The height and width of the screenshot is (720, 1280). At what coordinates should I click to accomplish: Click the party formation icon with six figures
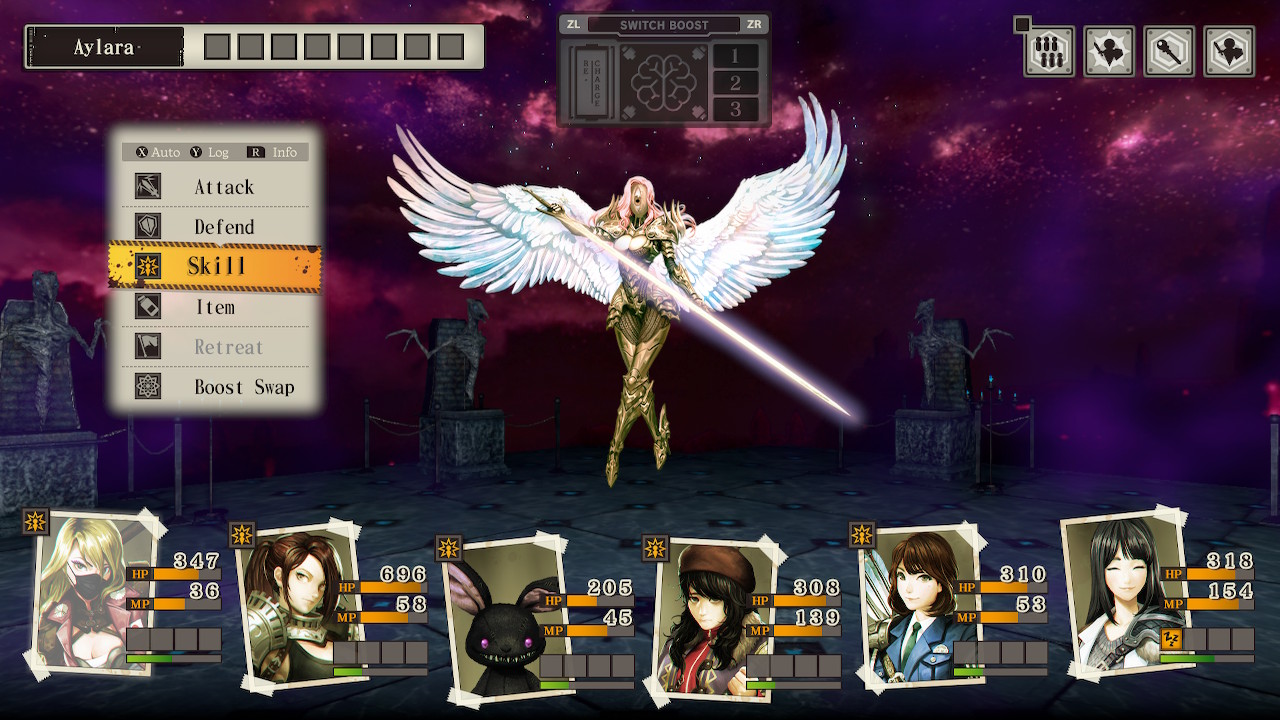(1049, 51)
